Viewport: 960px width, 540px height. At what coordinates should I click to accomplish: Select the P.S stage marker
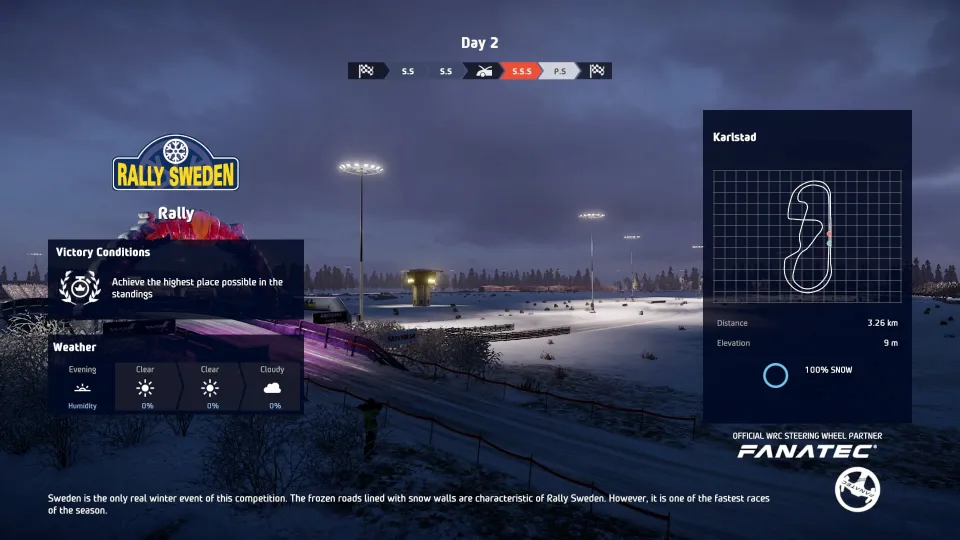tap(559, 71)
